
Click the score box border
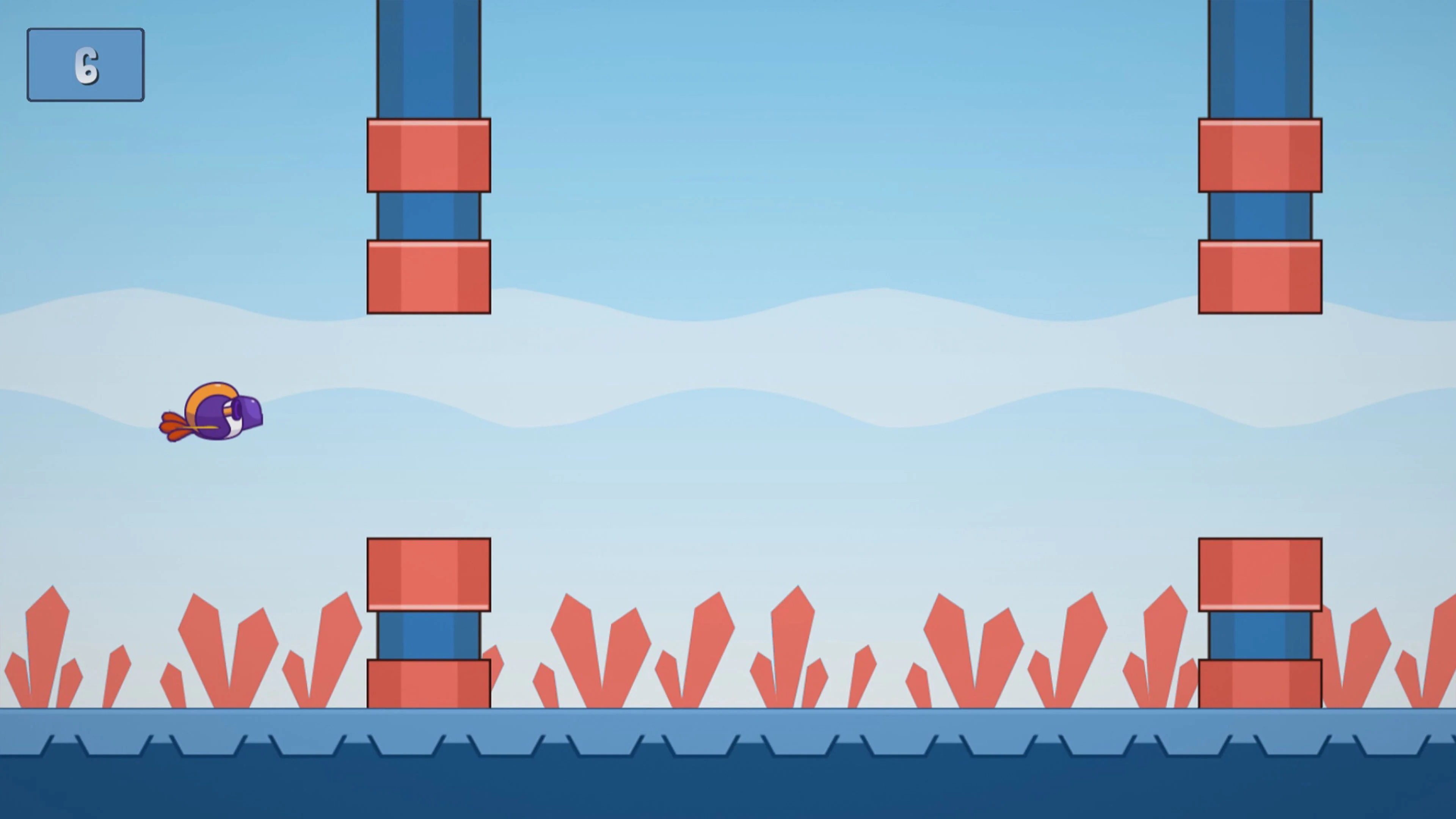coord(85,30)
